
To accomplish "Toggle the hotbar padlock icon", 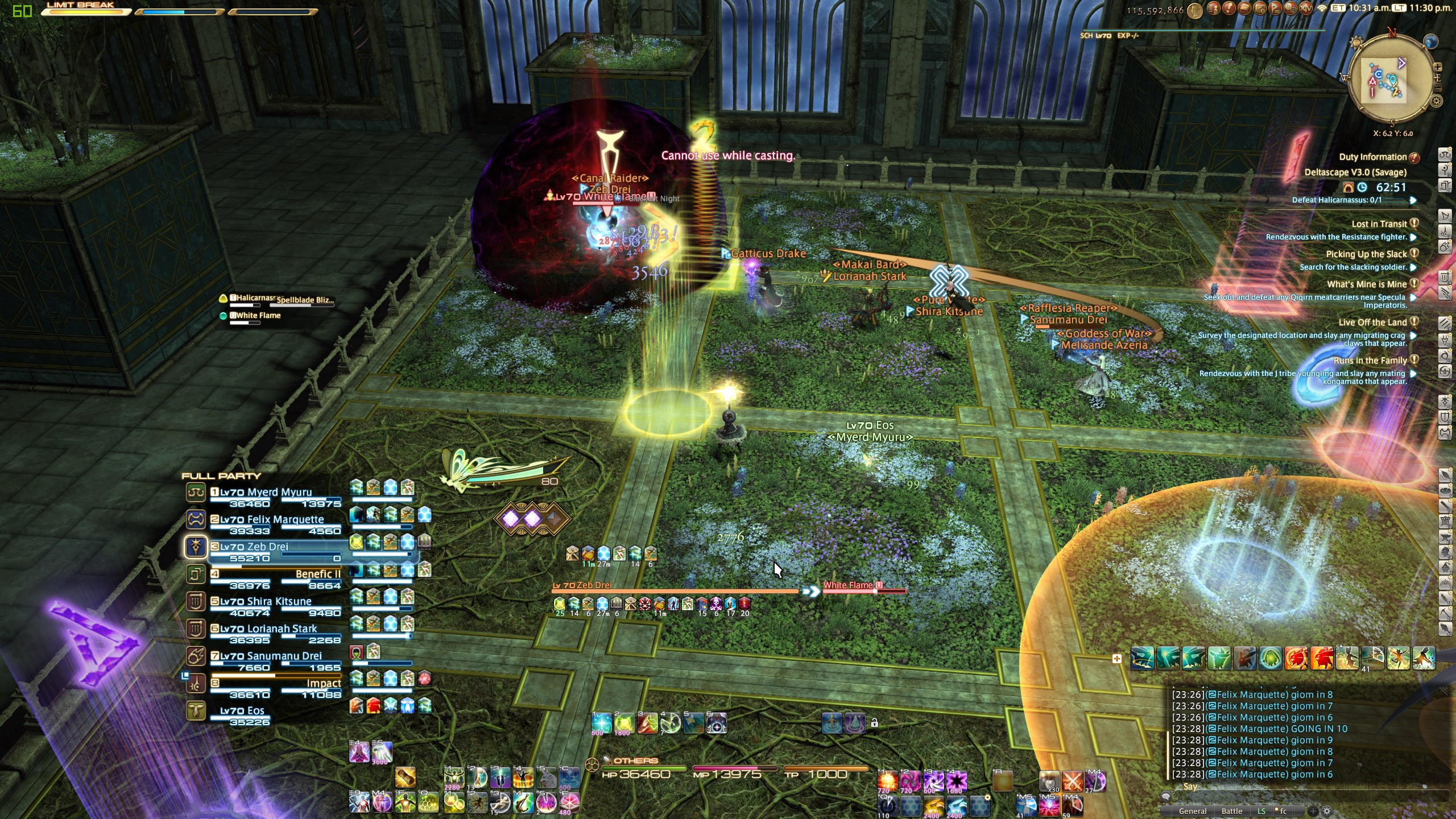I will coord(875,723).
